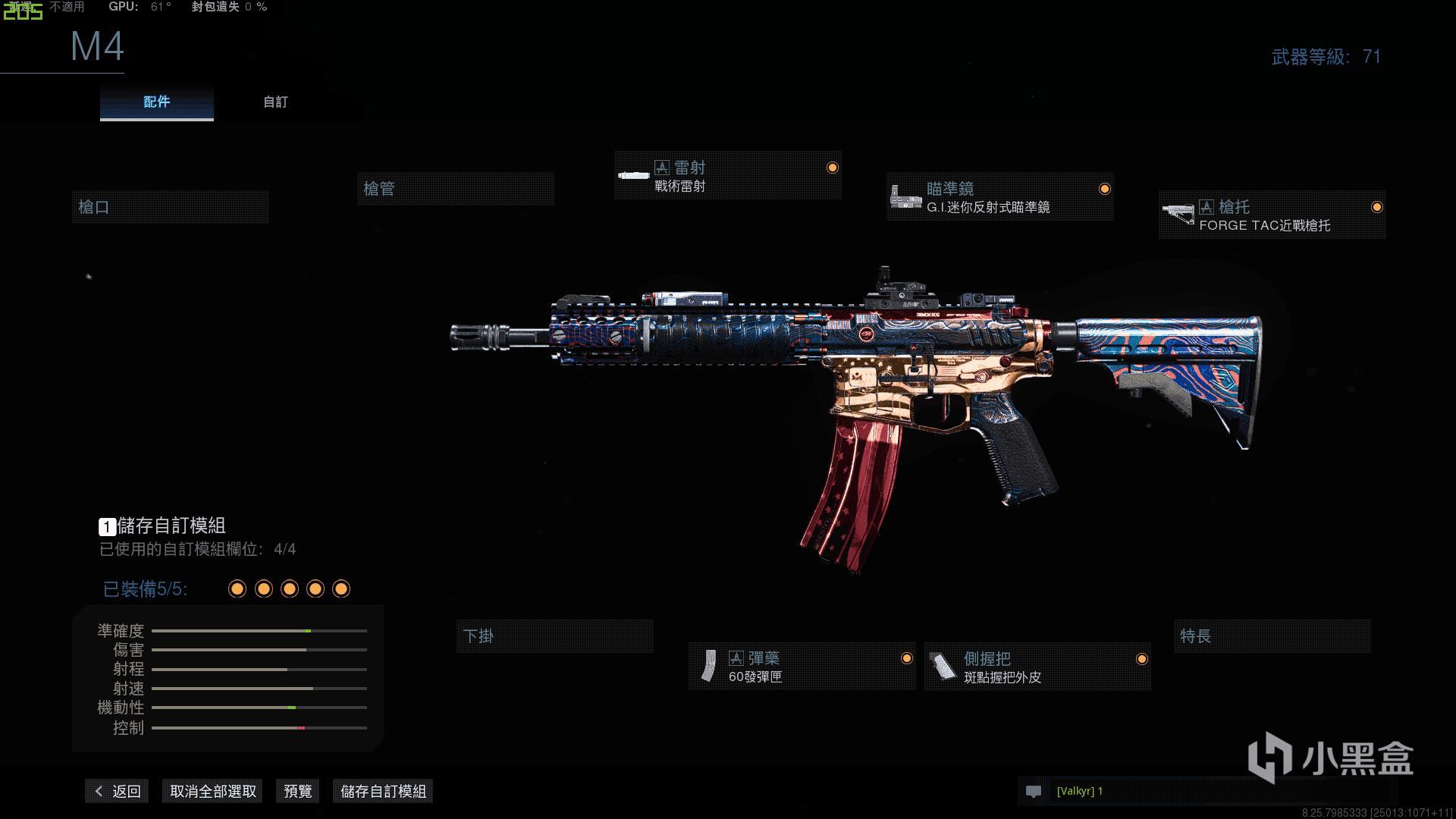Open the 預覽 preview button
Screen dimensions: 1456x819
pyautogui.click(x=297, y=791)
